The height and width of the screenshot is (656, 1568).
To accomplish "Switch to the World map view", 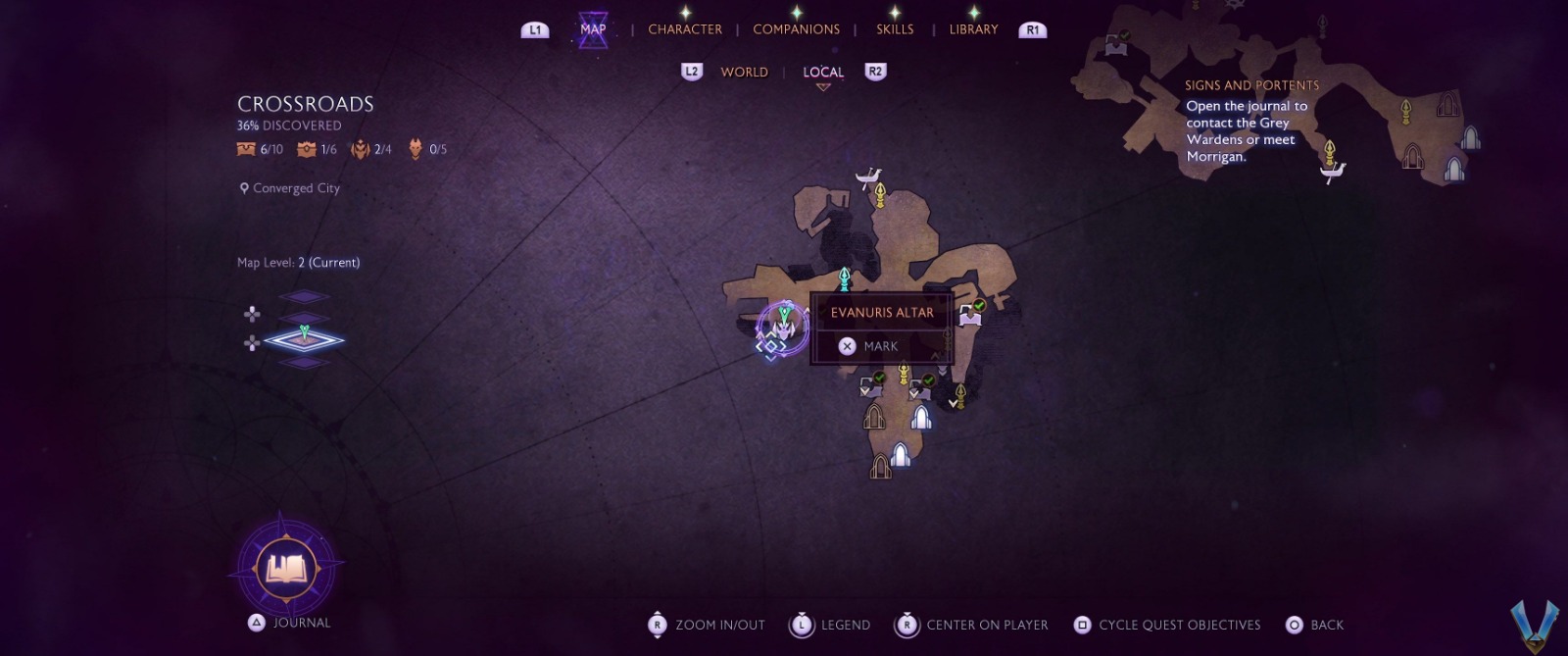I will point(744,72).
